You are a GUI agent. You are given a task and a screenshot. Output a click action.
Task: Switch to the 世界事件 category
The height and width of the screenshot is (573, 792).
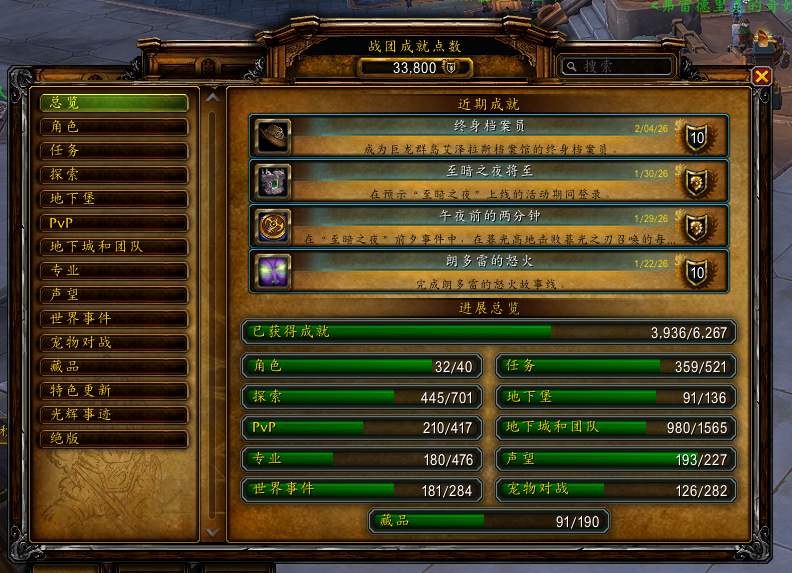[113, 319]
